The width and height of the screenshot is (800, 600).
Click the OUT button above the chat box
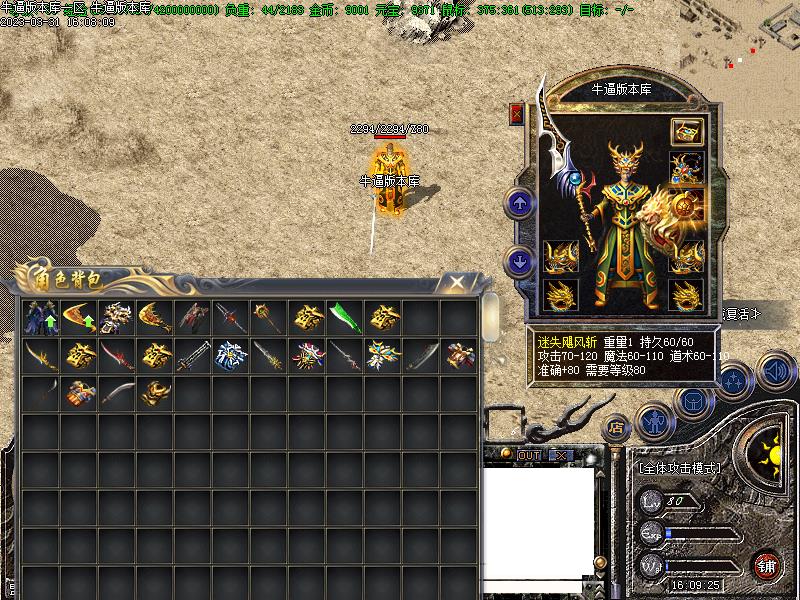(x=529, y=455)
